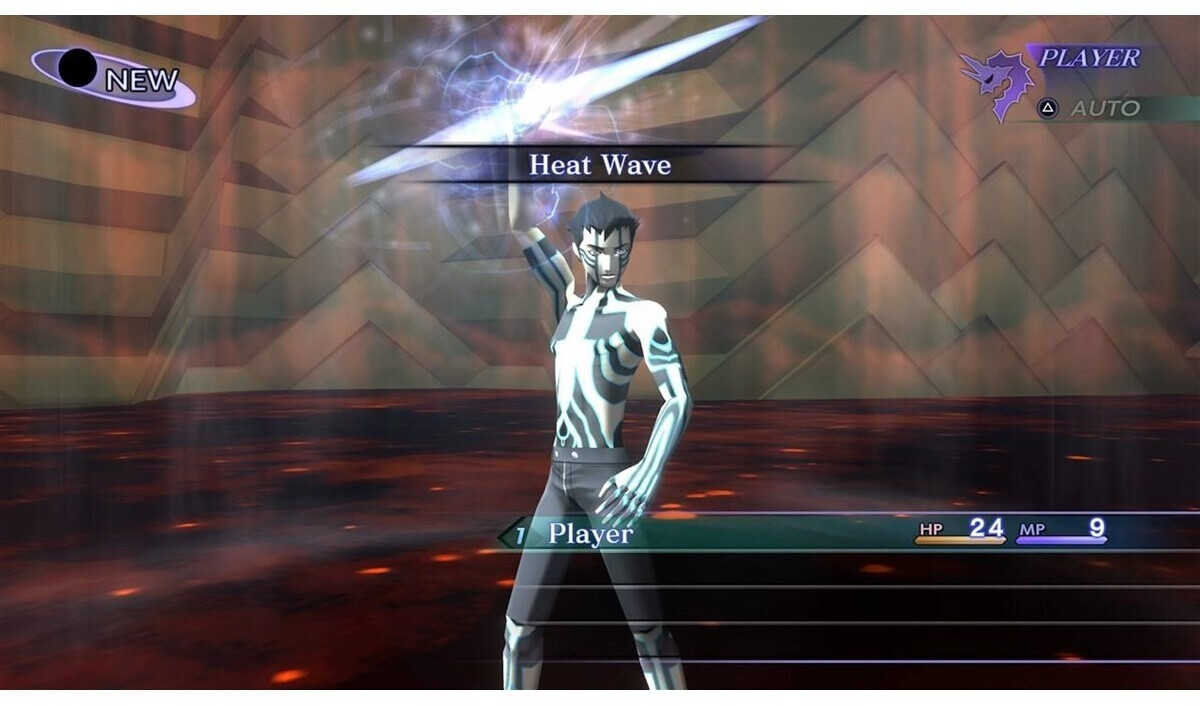The height and width of the screenshot is (706, 1200).
Task: Select the Player party row
Action: [590, 534]
